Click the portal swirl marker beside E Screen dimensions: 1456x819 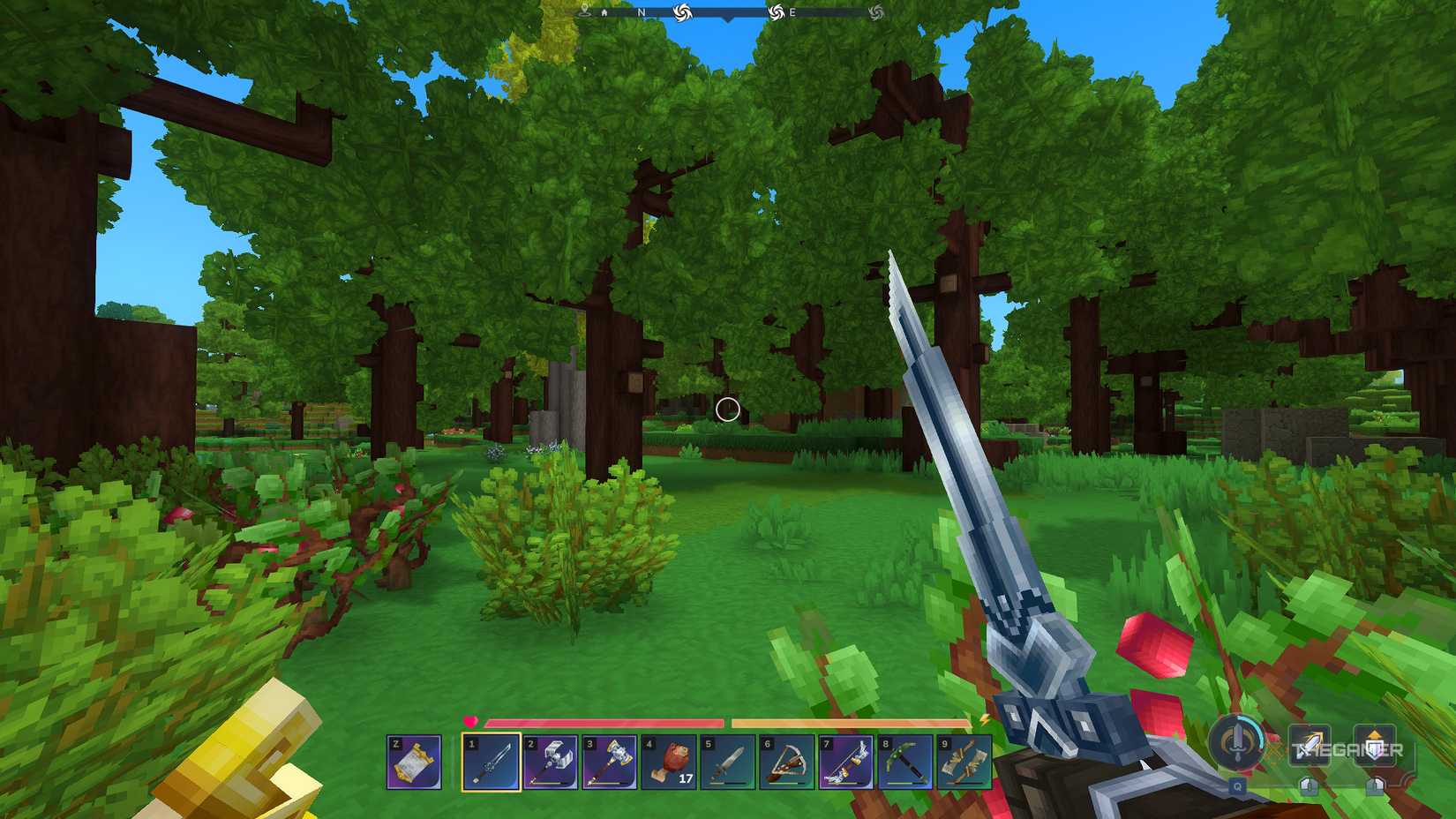[x=775, y=11]
